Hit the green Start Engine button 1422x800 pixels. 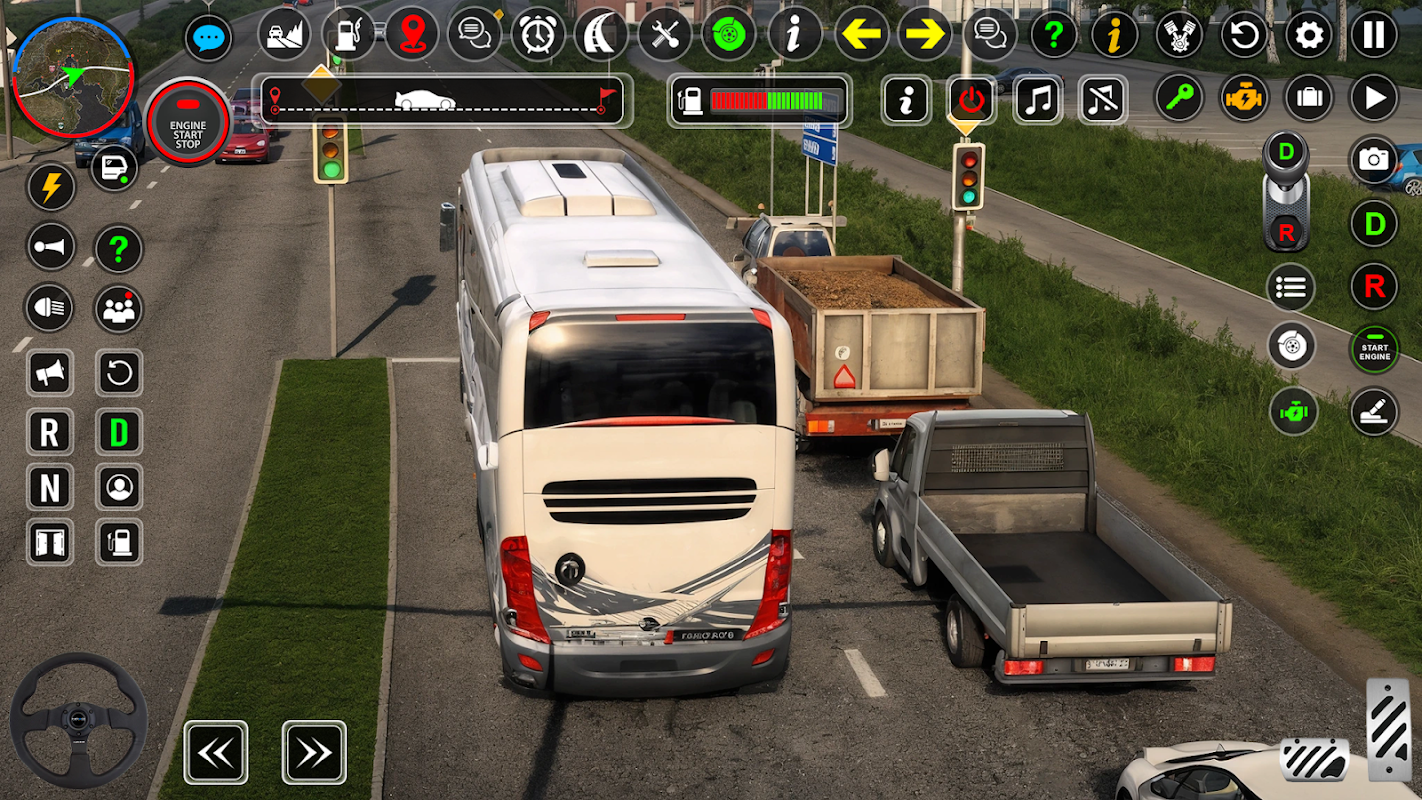coord(1374,349)
